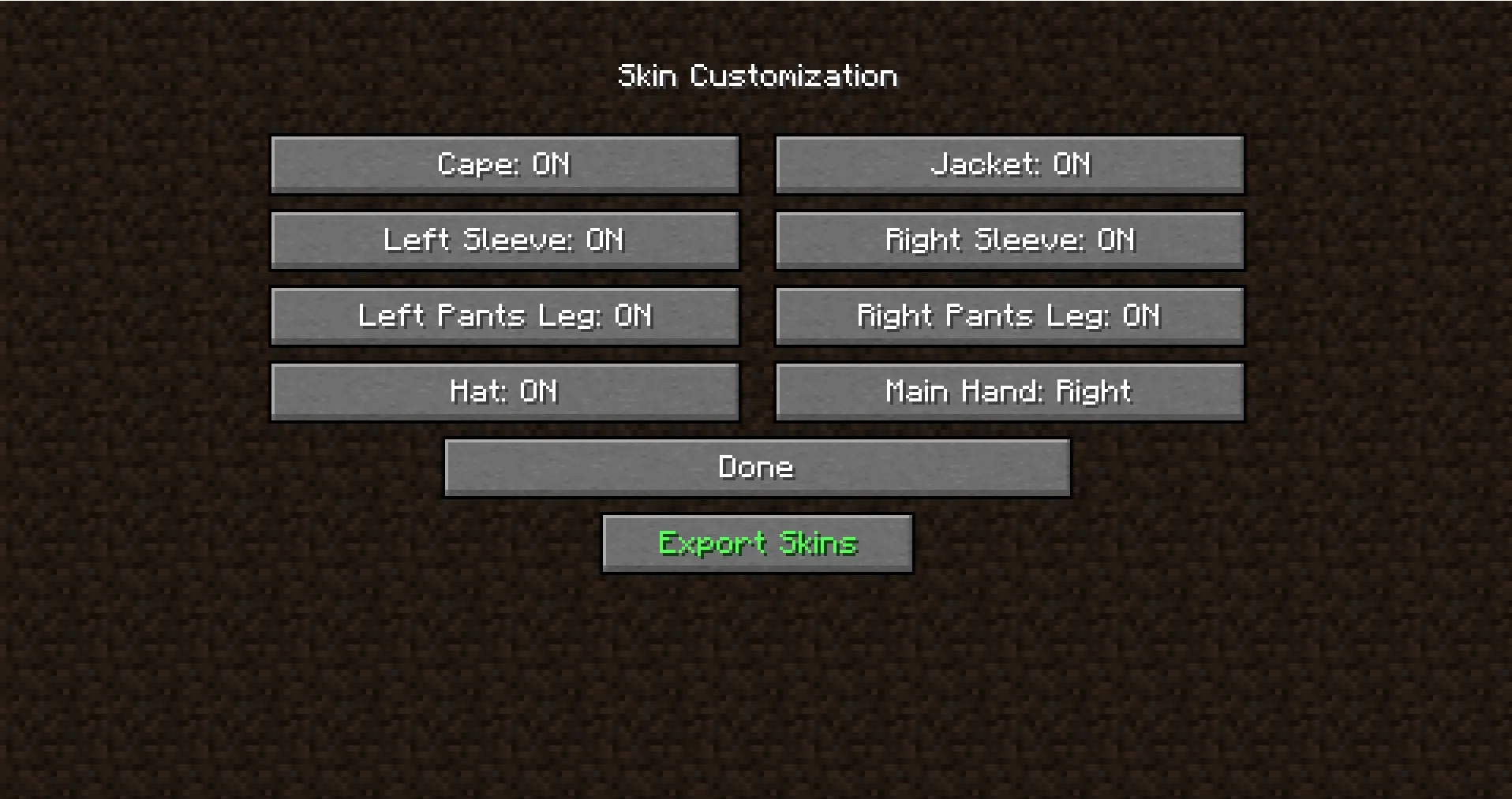Export your skin files
This screenshot has width=1512, height=799.
tap(756, 543)
